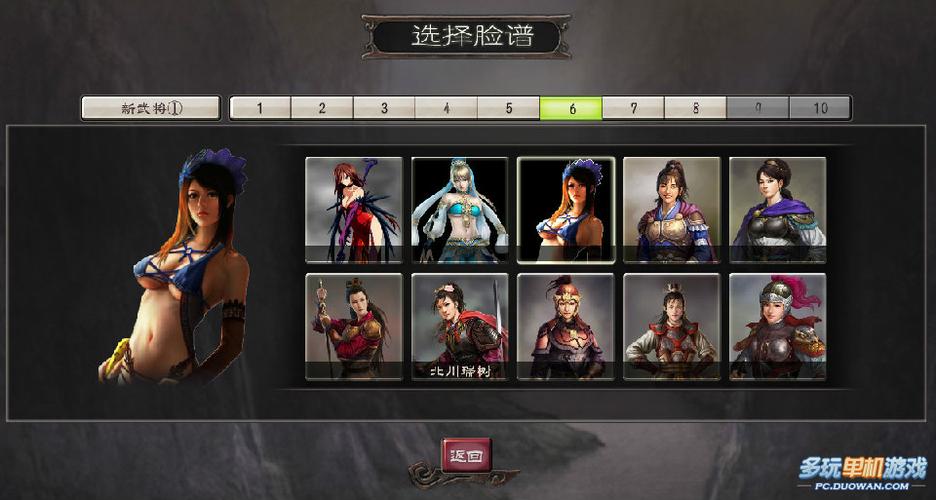Image resolution: width=936 pixels, height=500 pixels.
Task: Select the red-dress woman with black feathers portrait
Action: pos(354,210)
